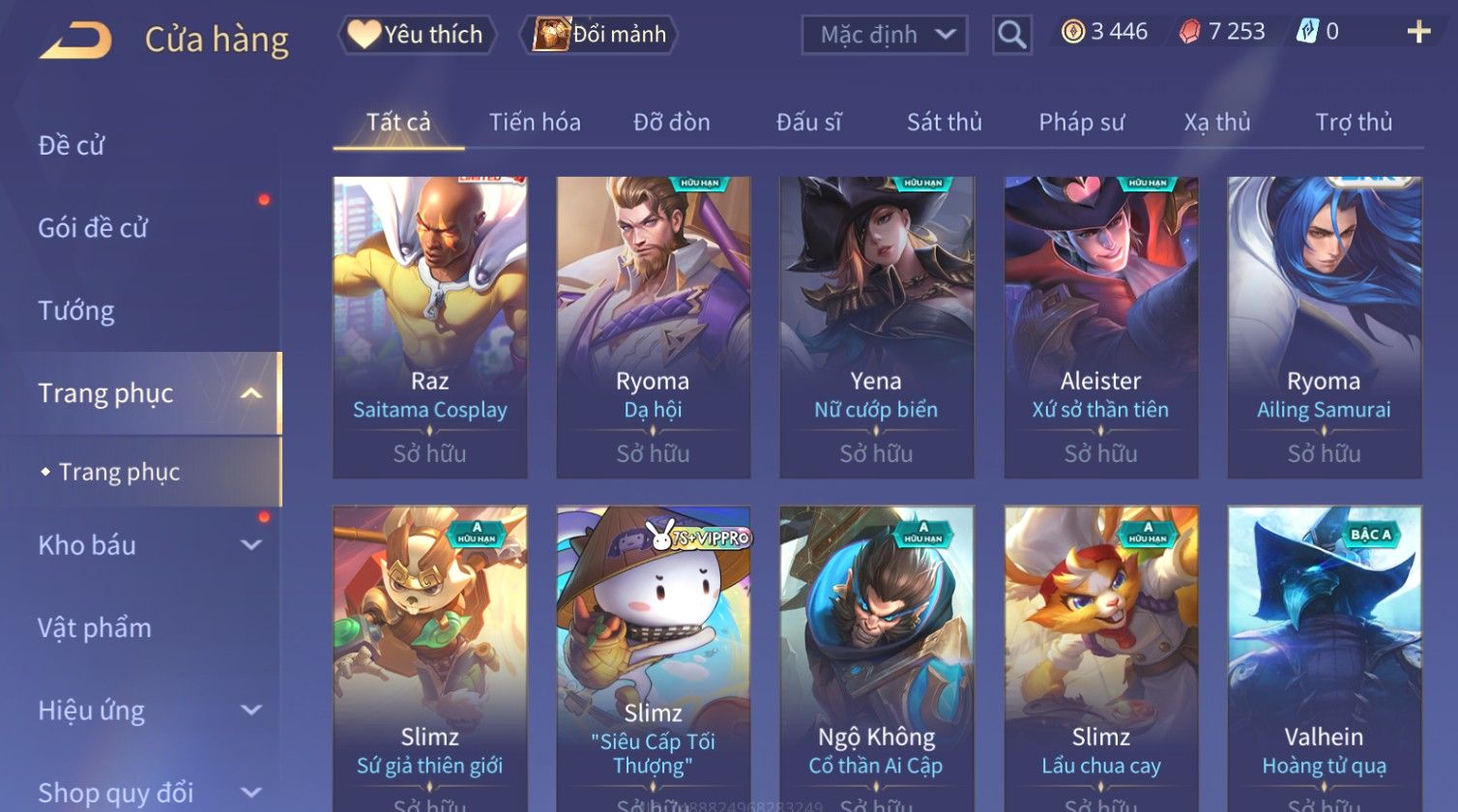Image resolution: width=1458 pixels, height=812 pixels.
Task: Select the Đấu sĩ tab
Action: [x=808, y=123]
